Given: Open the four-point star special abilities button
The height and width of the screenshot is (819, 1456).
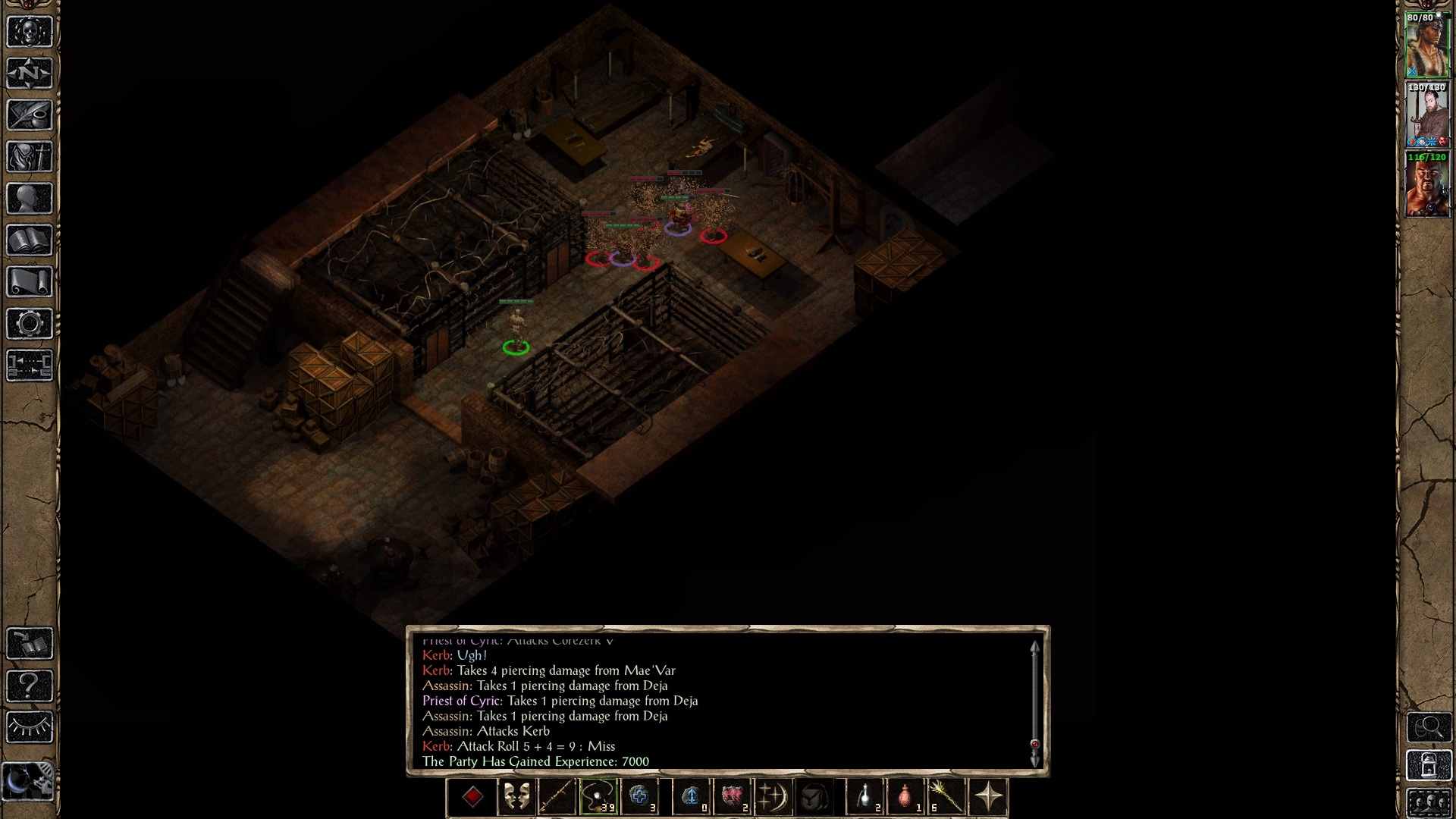Looking at the screenshot, I should (989, 797).
